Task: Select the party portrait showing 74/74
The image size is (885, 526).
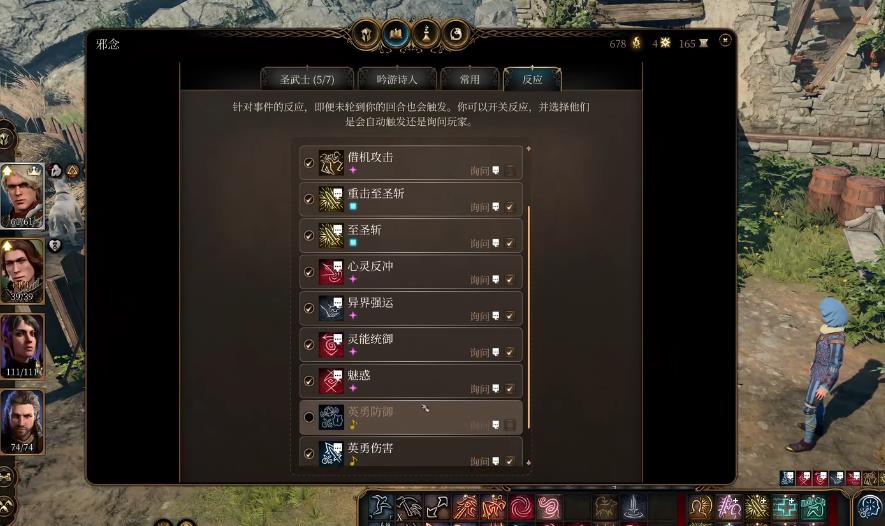Action: pos(22,421)
